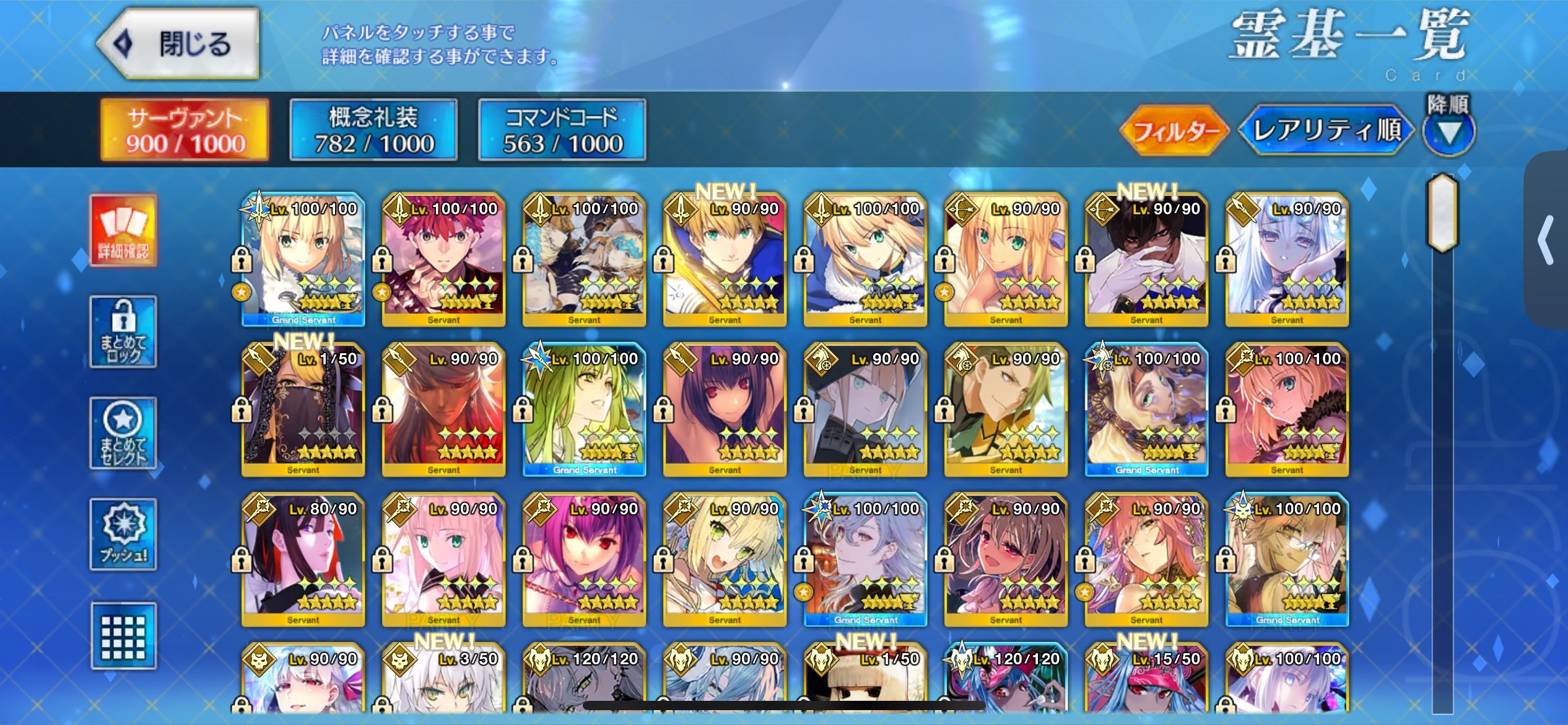
Task: Select the veiled Lv. 1/50 NEW servant card
Action: pos(303,410)
